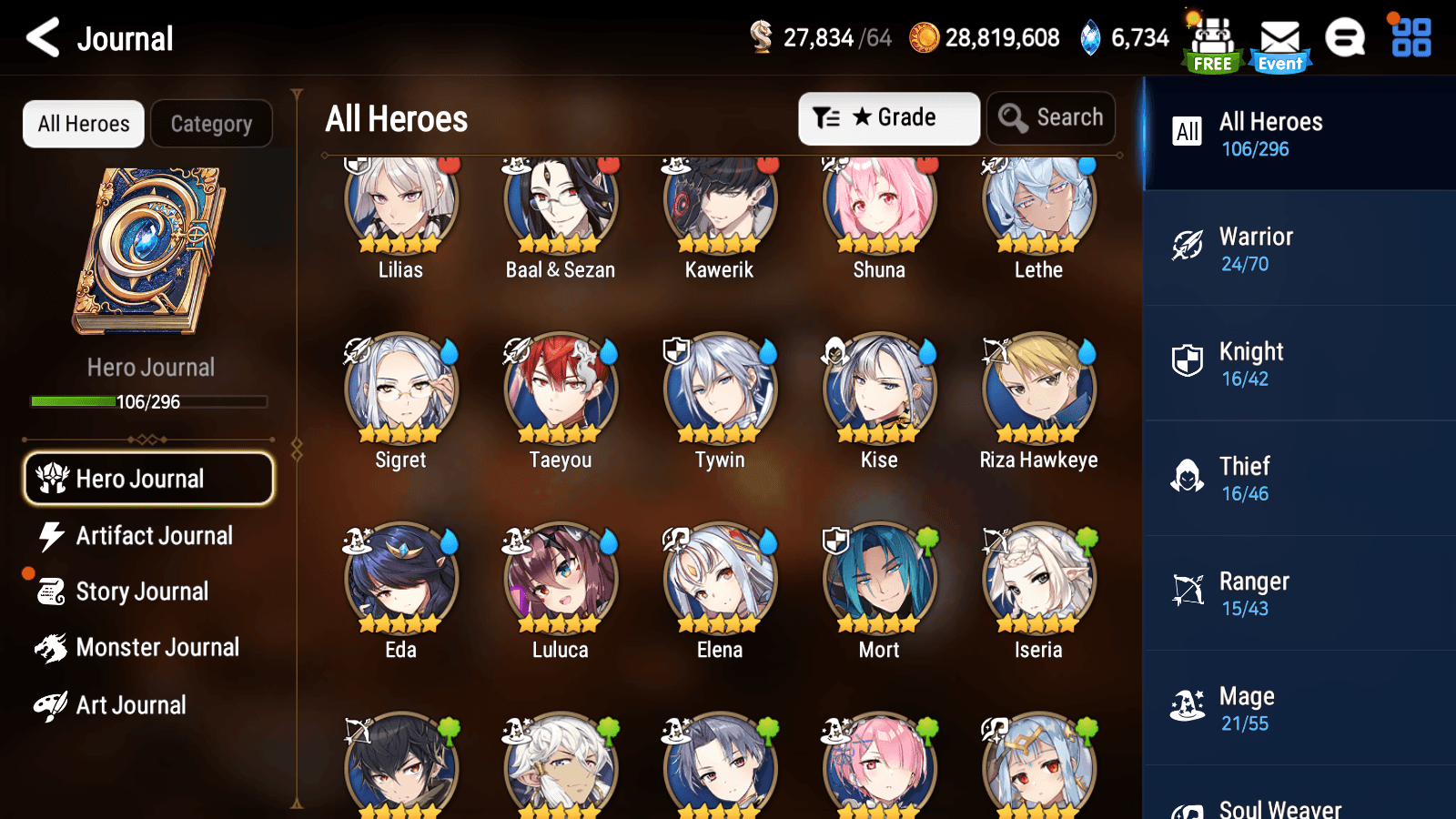Viewport: 1456px width, 819px height.
Task: Open the Event mailbox
Action: point(1279,38)
